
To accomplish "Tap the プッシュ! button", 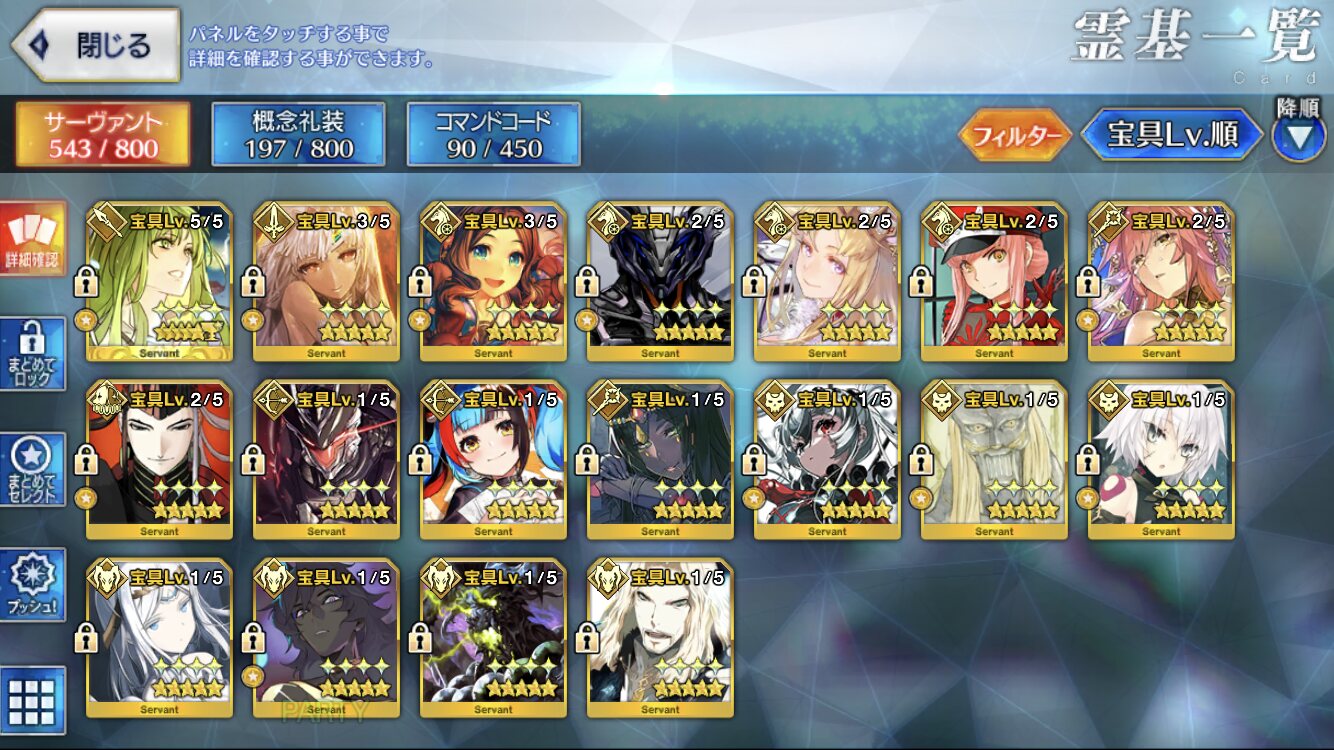I will (x=35, y=584).
